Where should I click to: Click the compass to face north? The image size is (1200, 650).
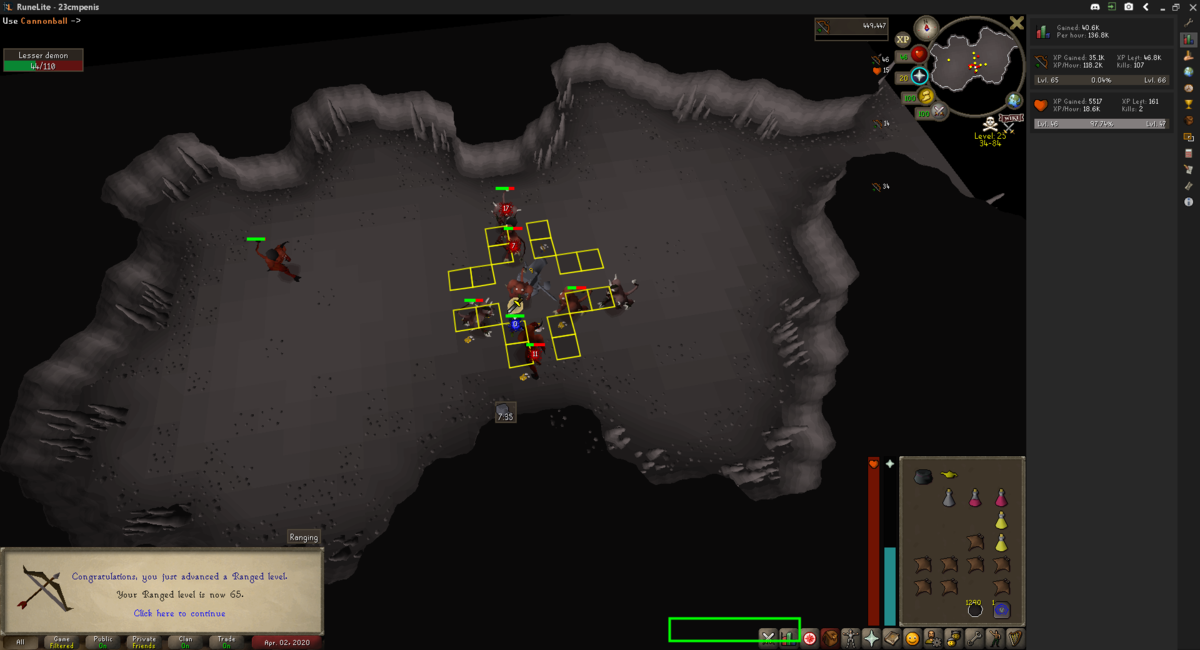926,27
